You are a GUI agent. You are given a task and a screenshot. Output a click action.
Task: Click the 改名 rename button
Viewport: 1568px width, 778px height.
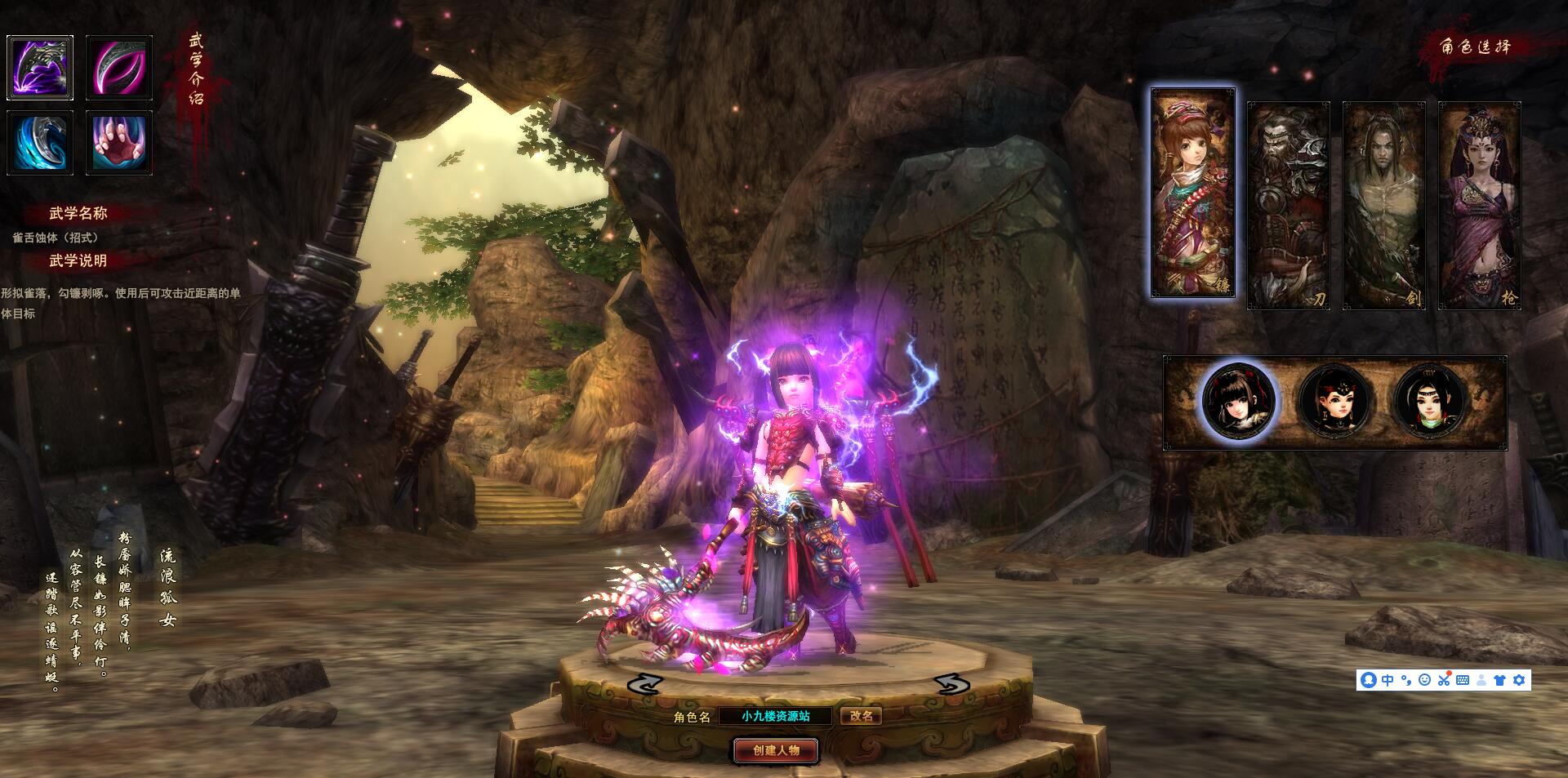tap(863, 716)
